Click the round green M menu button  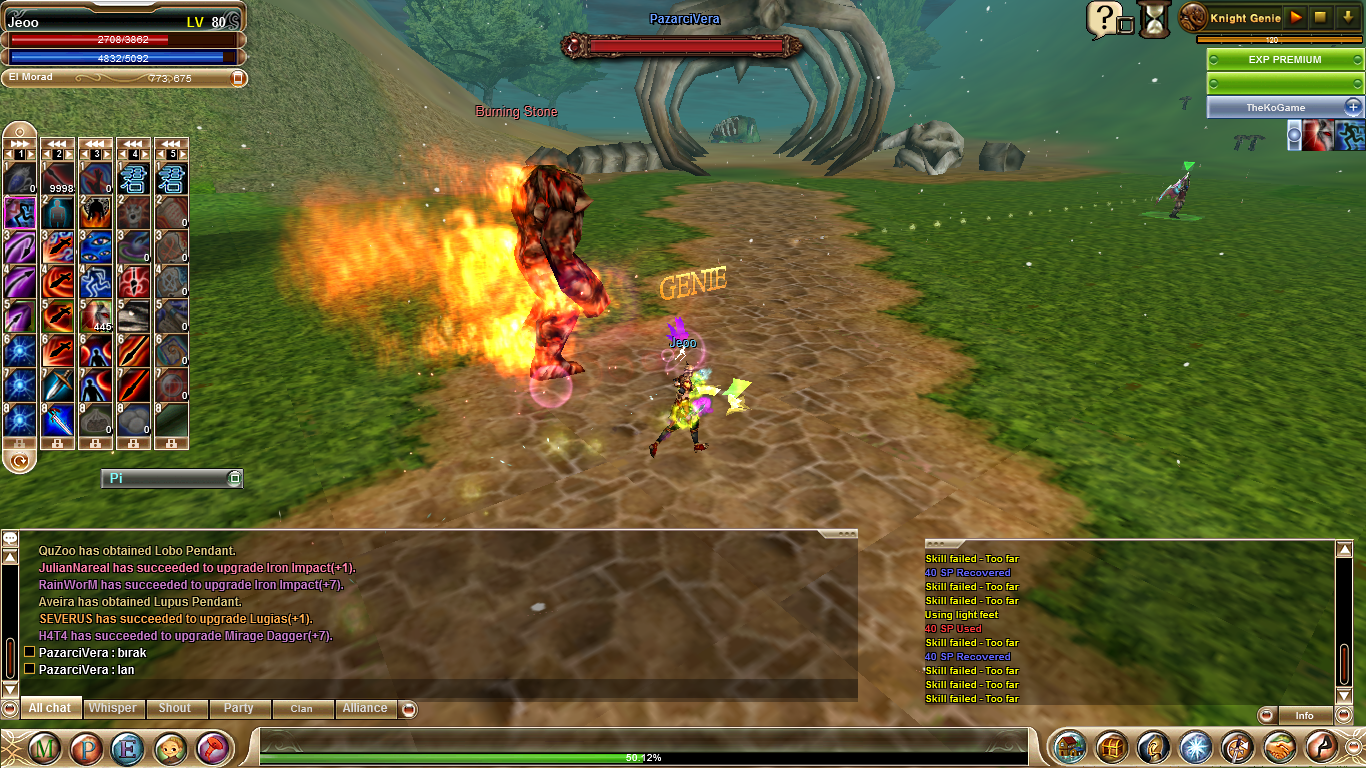point(43,748)
